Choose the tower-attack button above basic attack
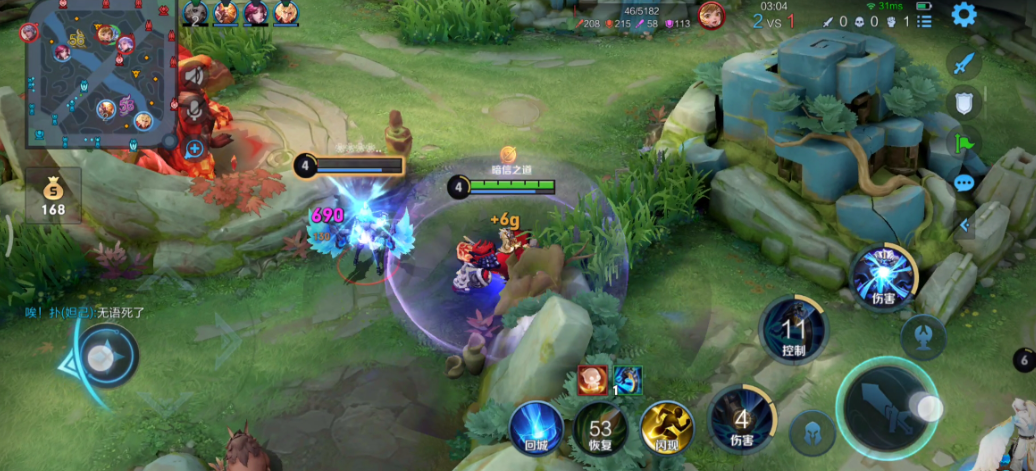The image size is (1036, 471). pos(922,338)
